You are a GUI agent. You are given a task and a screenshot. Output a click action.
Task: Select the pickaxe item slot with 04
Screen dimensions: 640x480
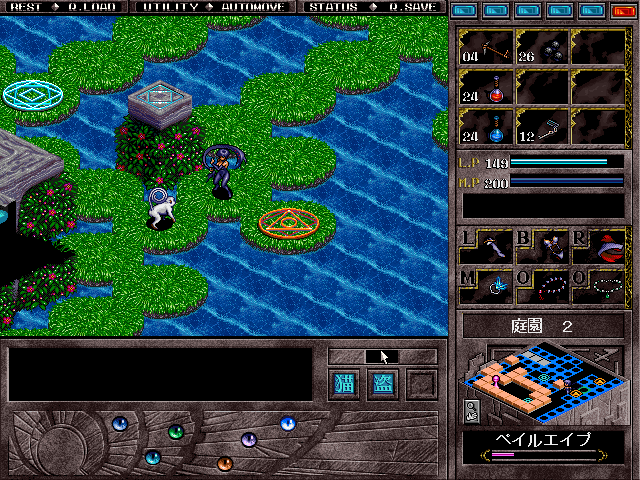pyautogui.click(x=487, y=47)
